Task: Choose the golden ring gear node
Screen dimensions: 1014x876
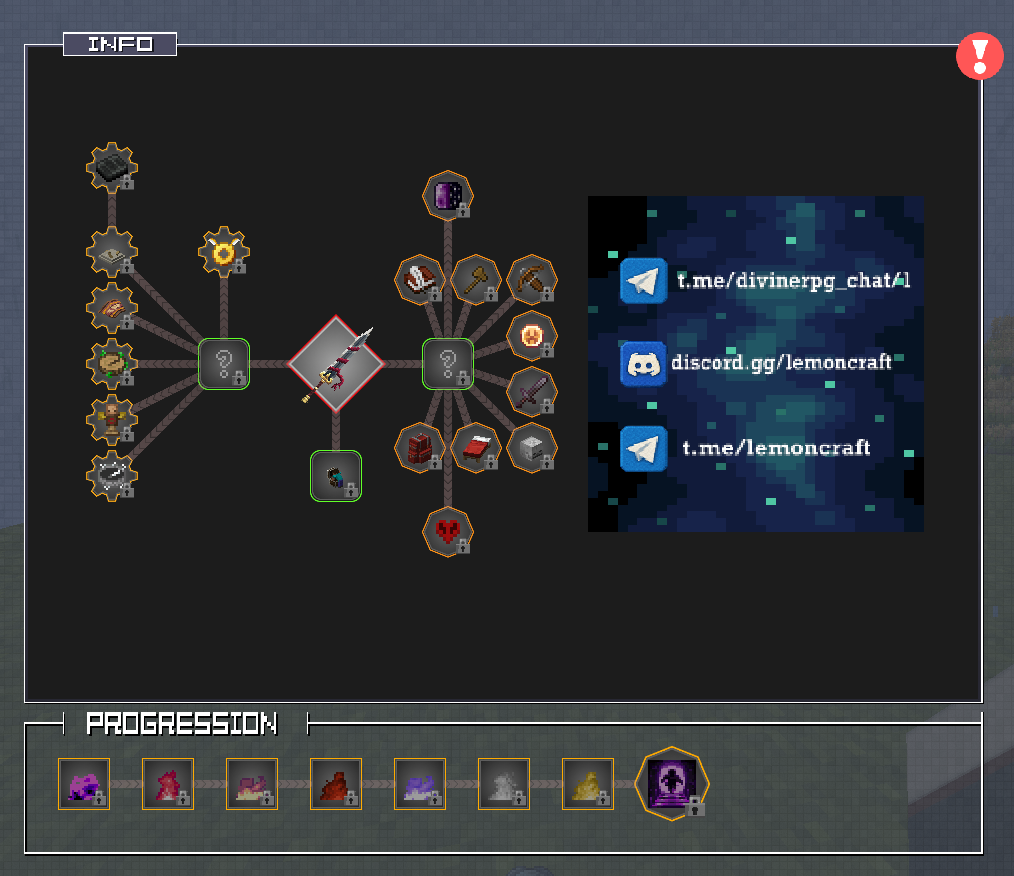Action: pos(224,252)
